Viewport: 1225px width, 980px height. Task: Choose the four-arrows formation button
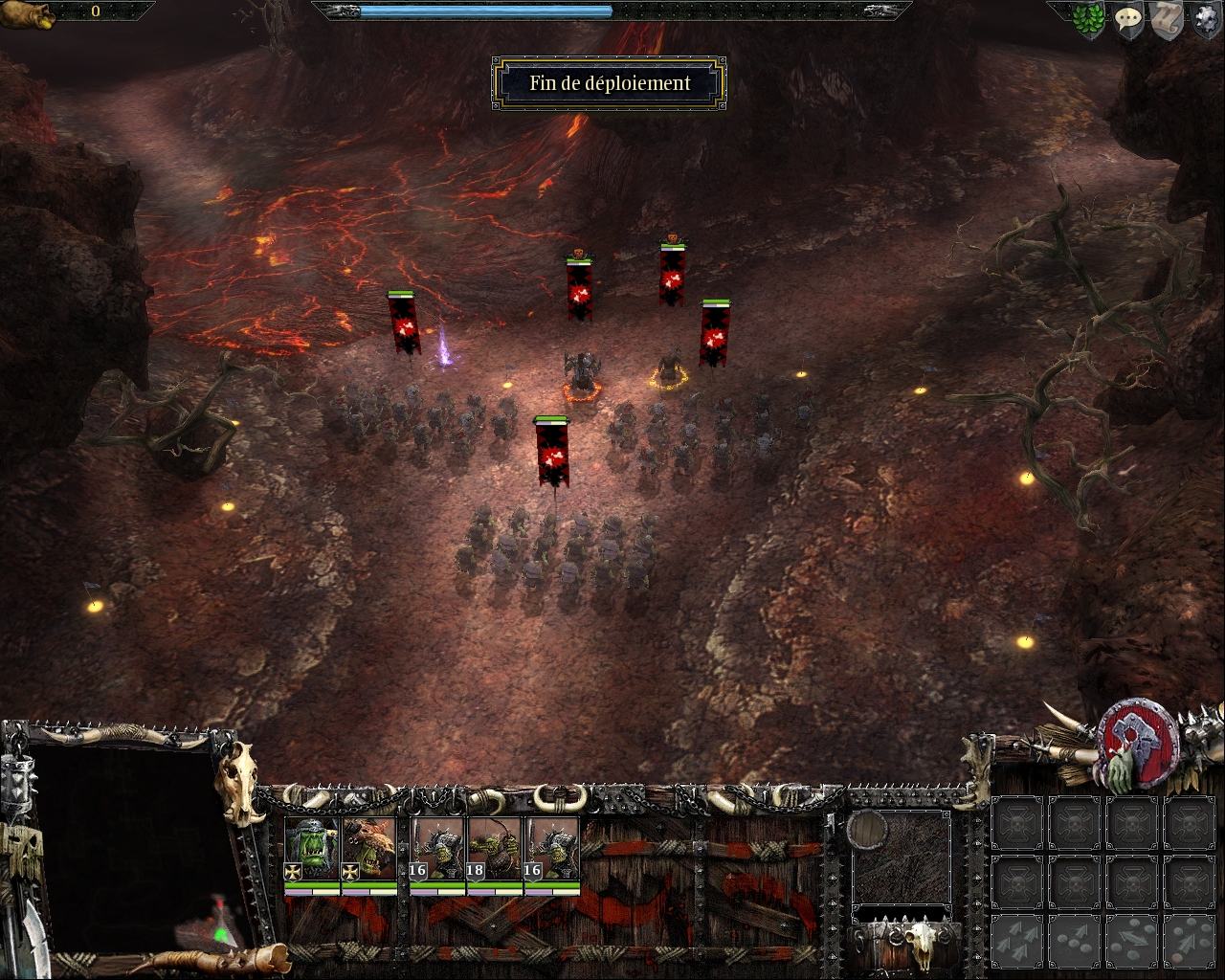(1018, 940)
